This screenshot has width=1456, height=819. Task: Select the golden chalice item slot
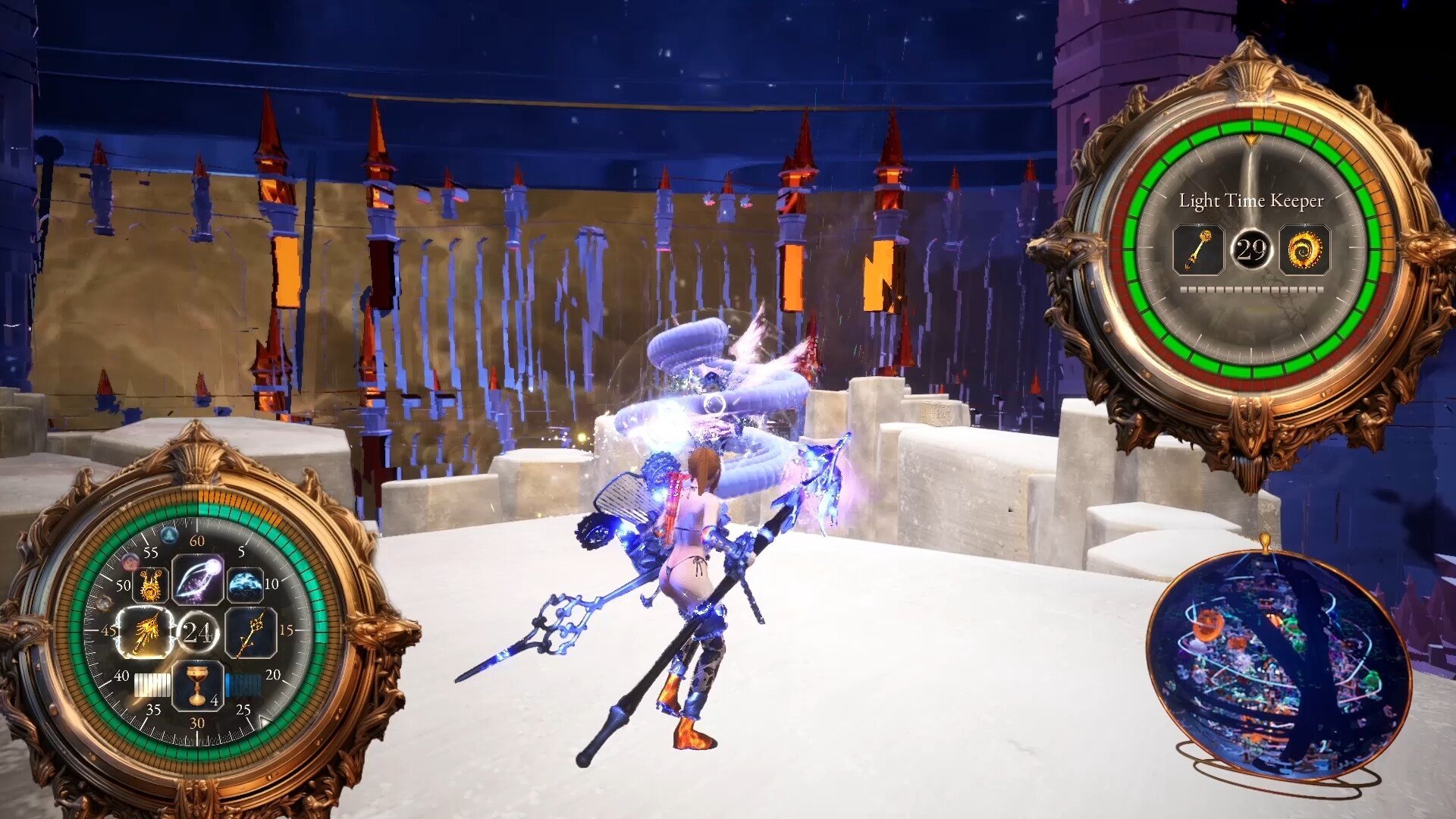pyautogui.click(x=197, y=686)
